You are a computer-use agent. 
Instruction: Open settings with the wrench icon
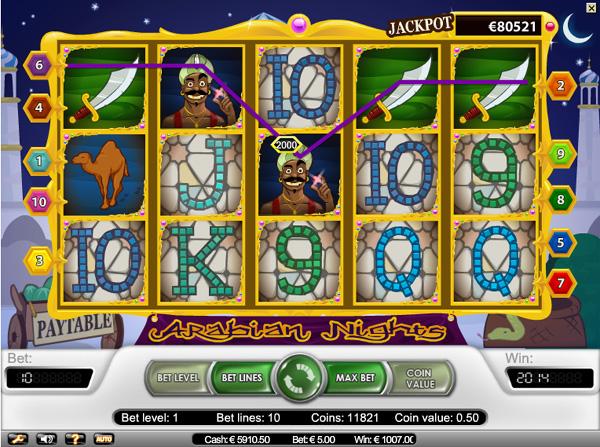pos(16,438)
